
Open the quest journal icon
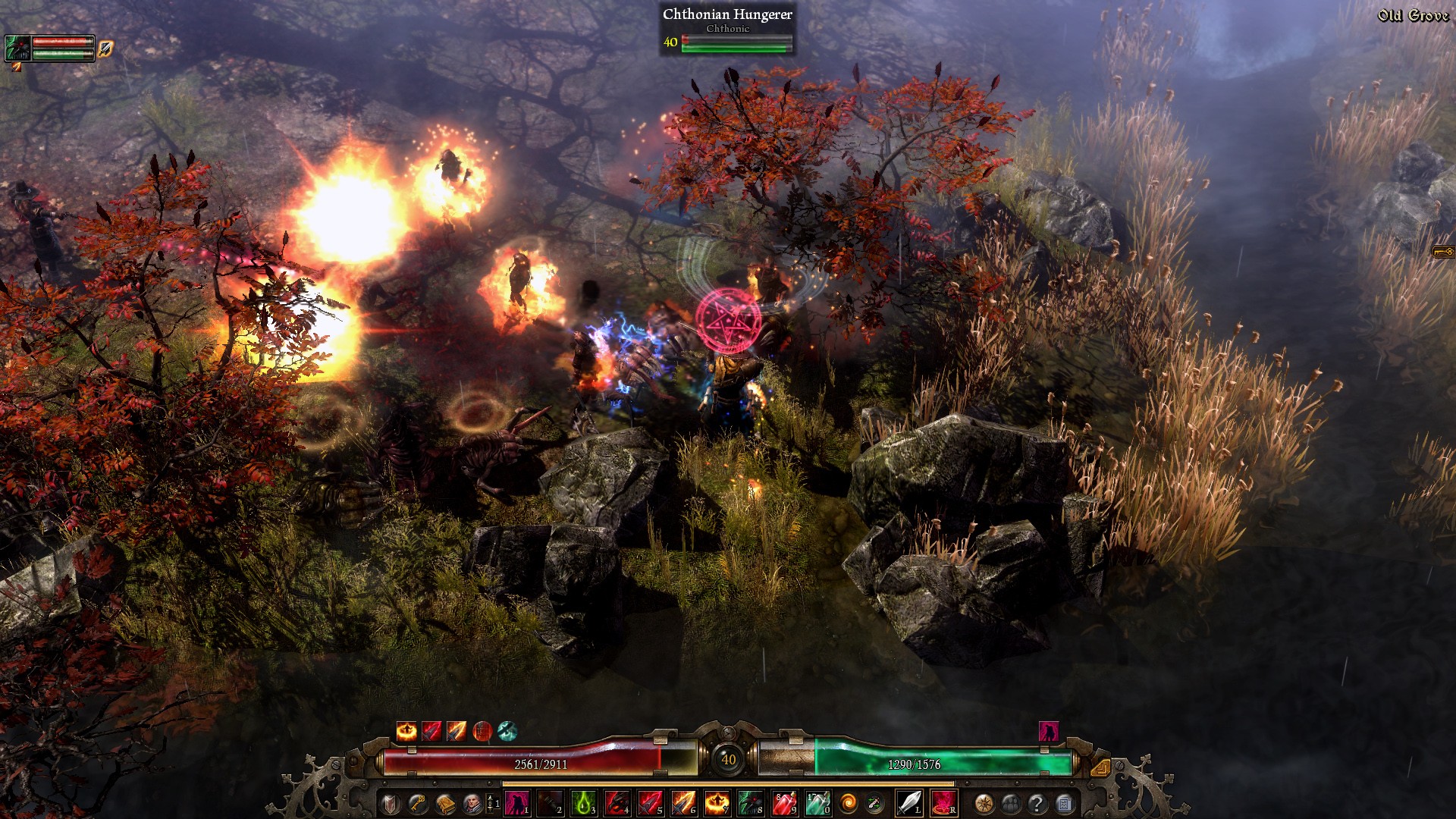pos(1063,803)
